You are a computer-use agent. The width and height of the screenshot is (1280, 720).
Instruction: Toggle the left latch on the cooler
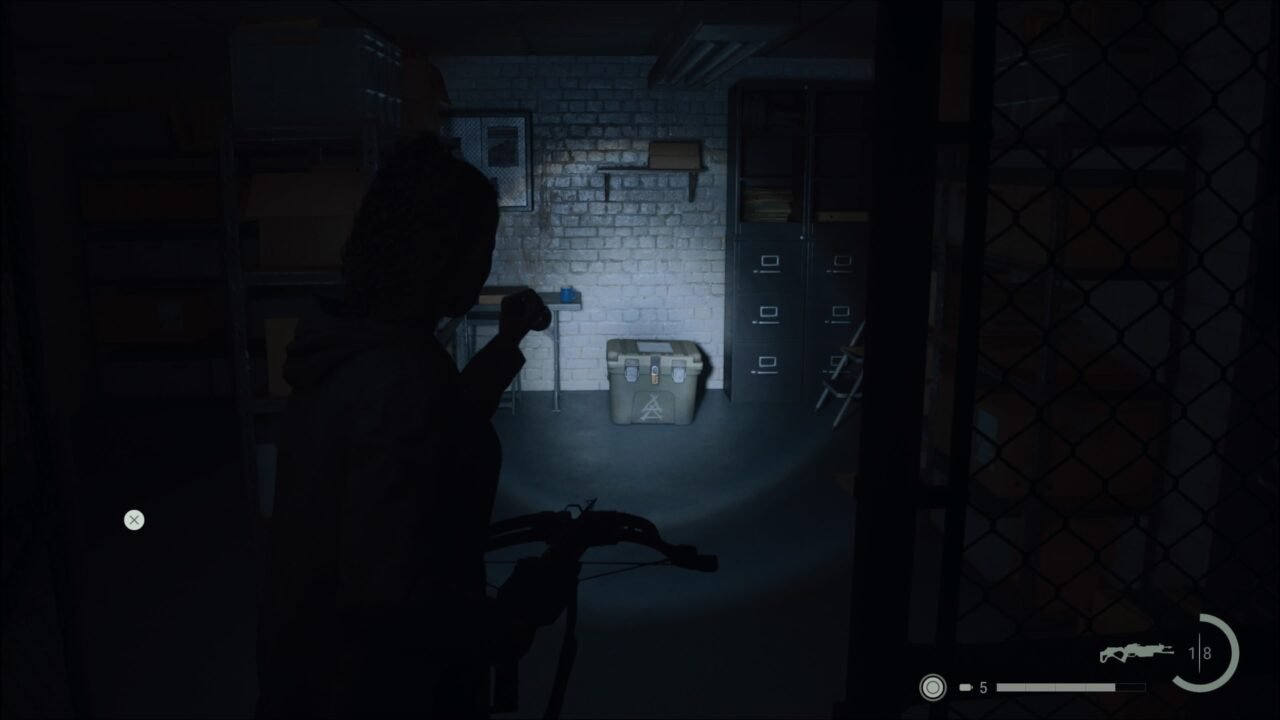pyautogui.click(x=631, y=371)
